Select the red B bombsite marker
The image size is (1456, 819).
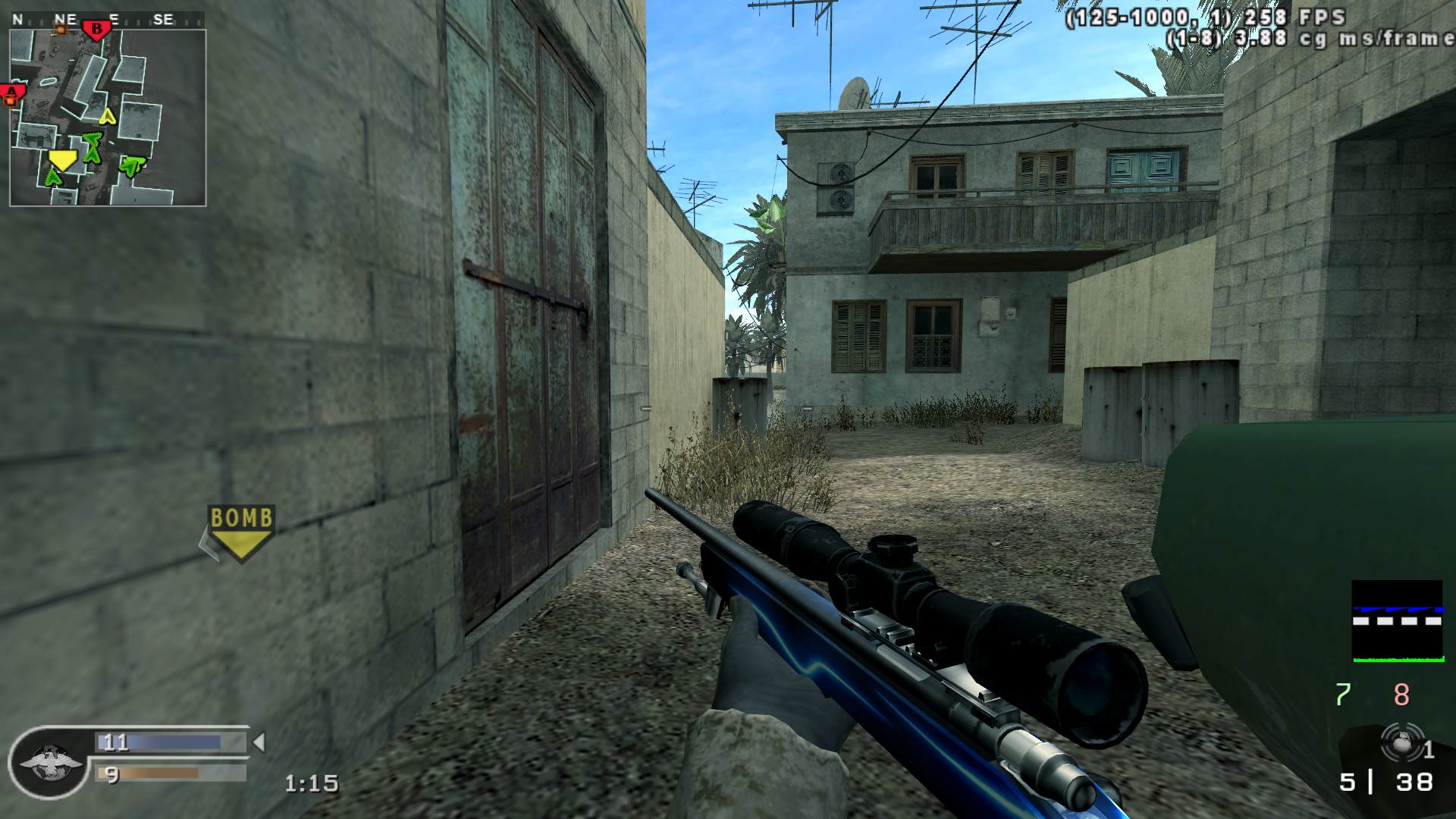point(96,30)
